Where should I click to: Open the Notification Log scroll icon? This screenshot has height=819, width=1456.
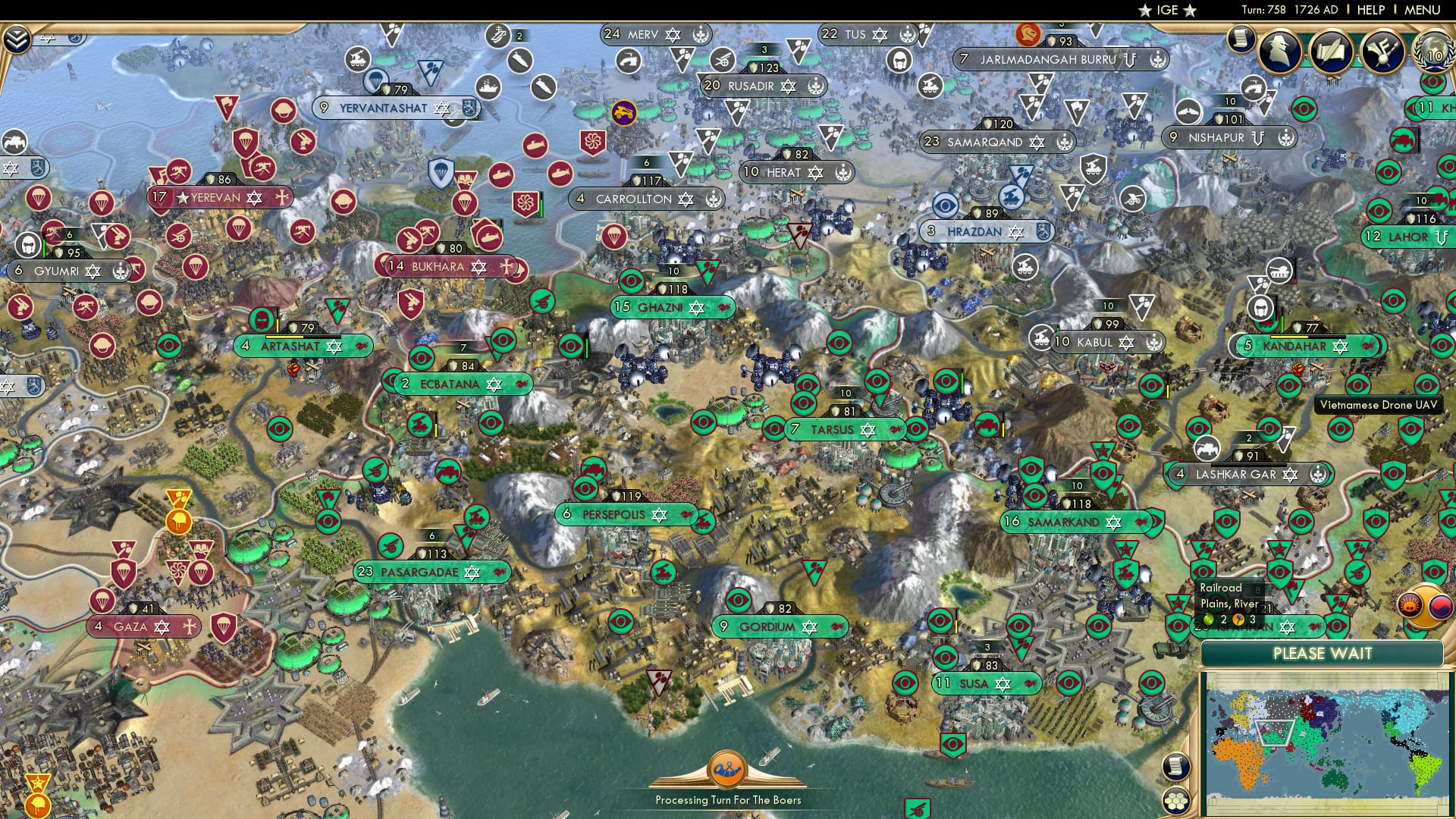point(1241,36)
